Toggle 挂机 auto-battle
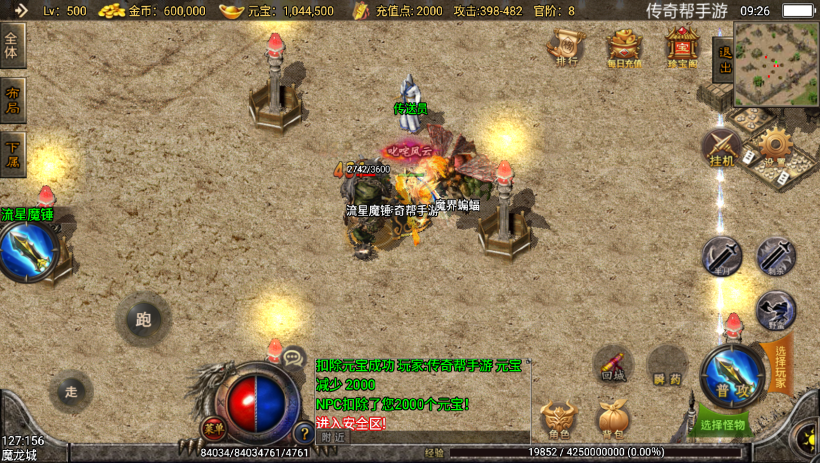 721,147
